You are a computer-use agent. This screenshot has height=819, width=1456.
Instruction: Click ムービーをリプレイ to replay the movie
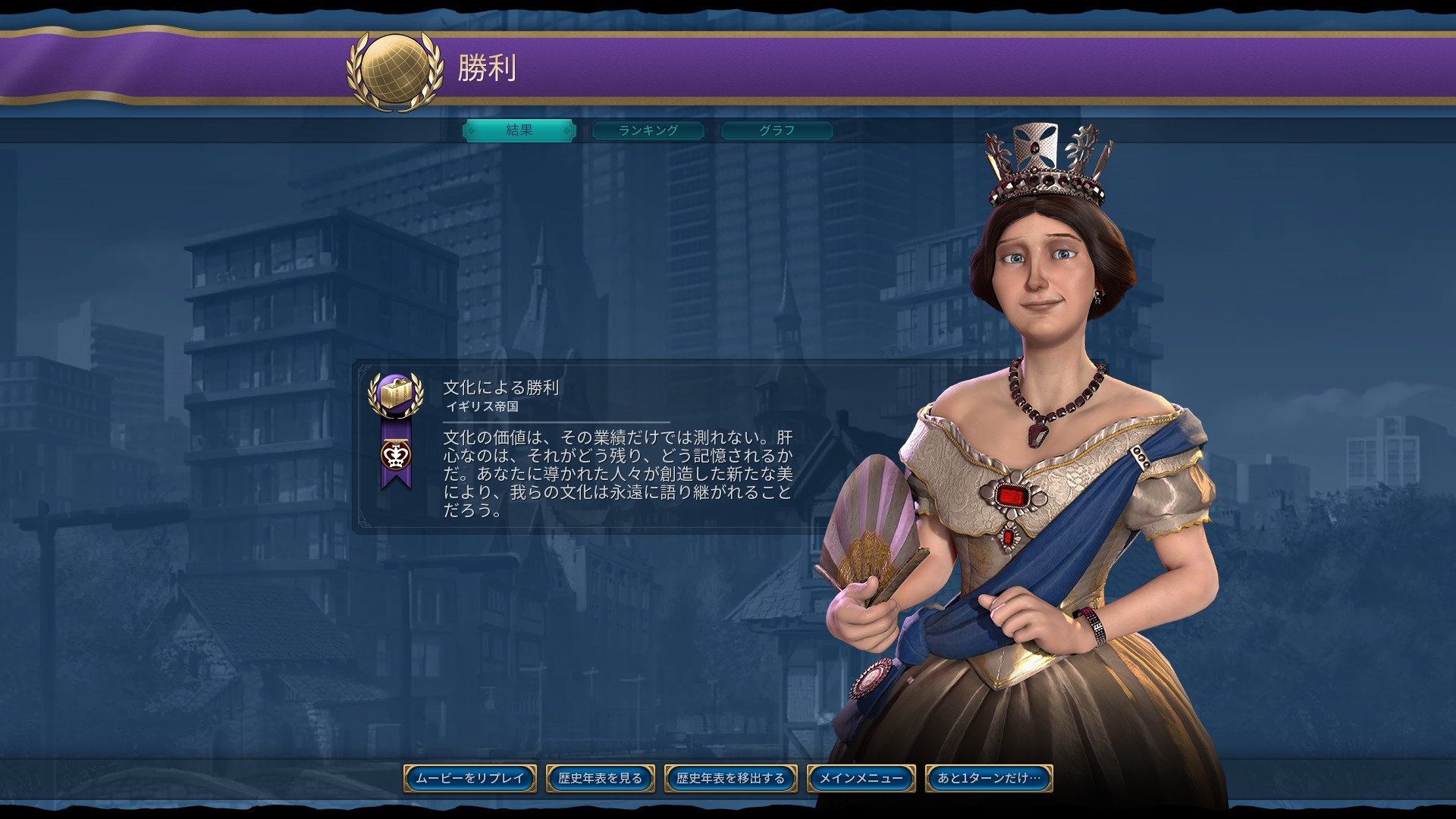tap(471, 778)
